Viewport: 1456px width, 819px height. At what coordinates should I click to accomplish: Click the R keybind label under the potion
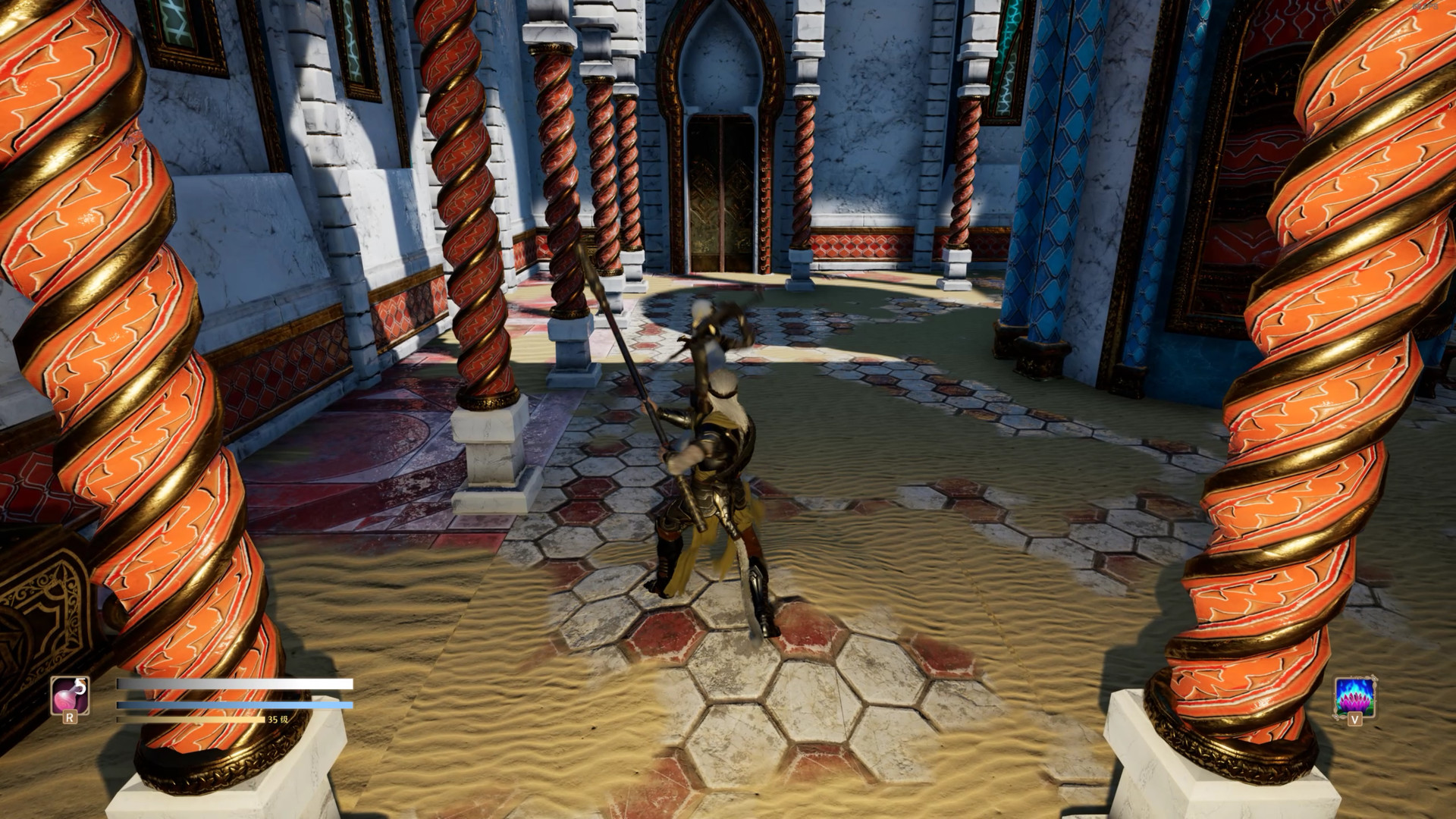[x=70, y=719]
